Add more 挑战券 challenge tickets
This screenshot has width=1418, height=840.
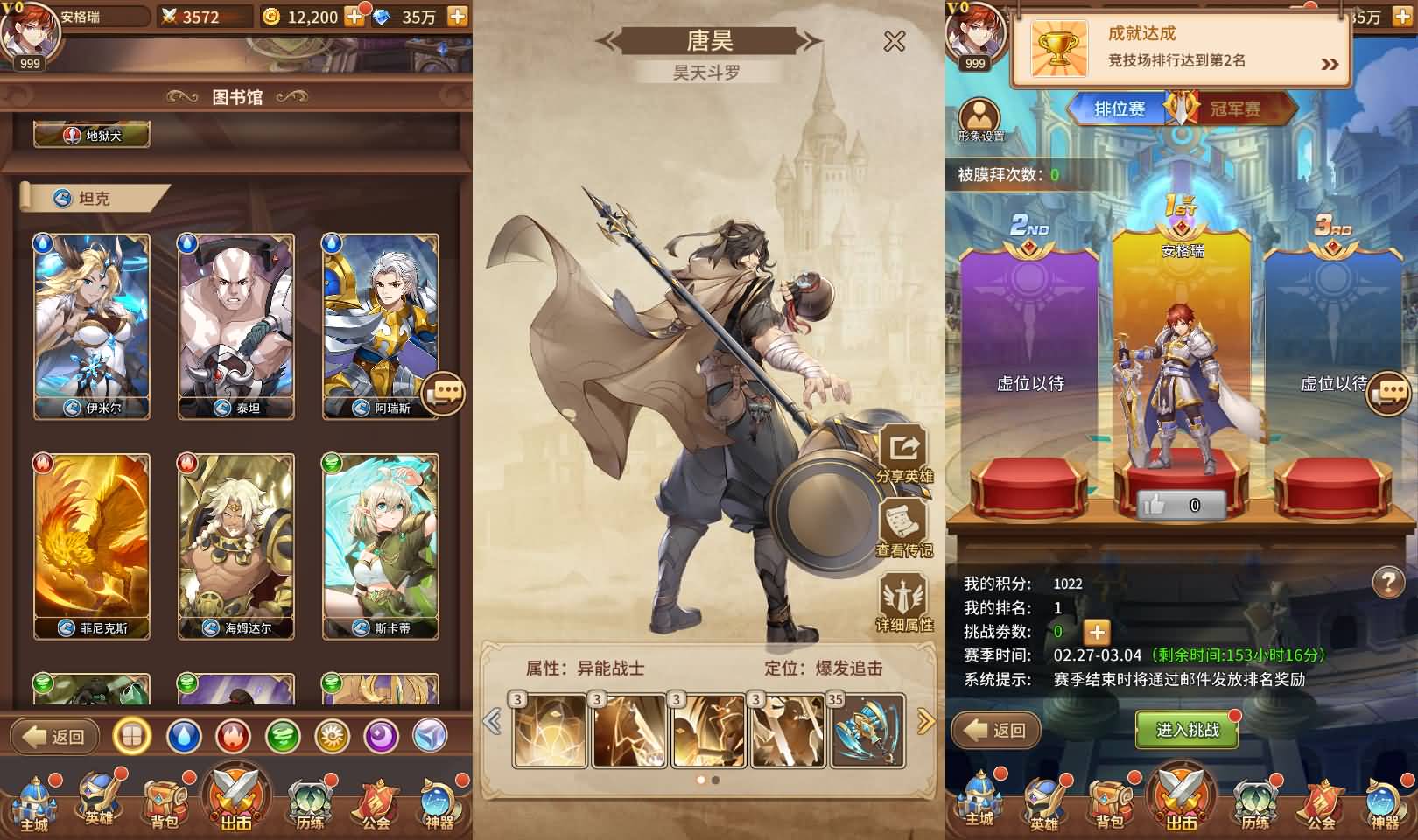coord(1096,632)
